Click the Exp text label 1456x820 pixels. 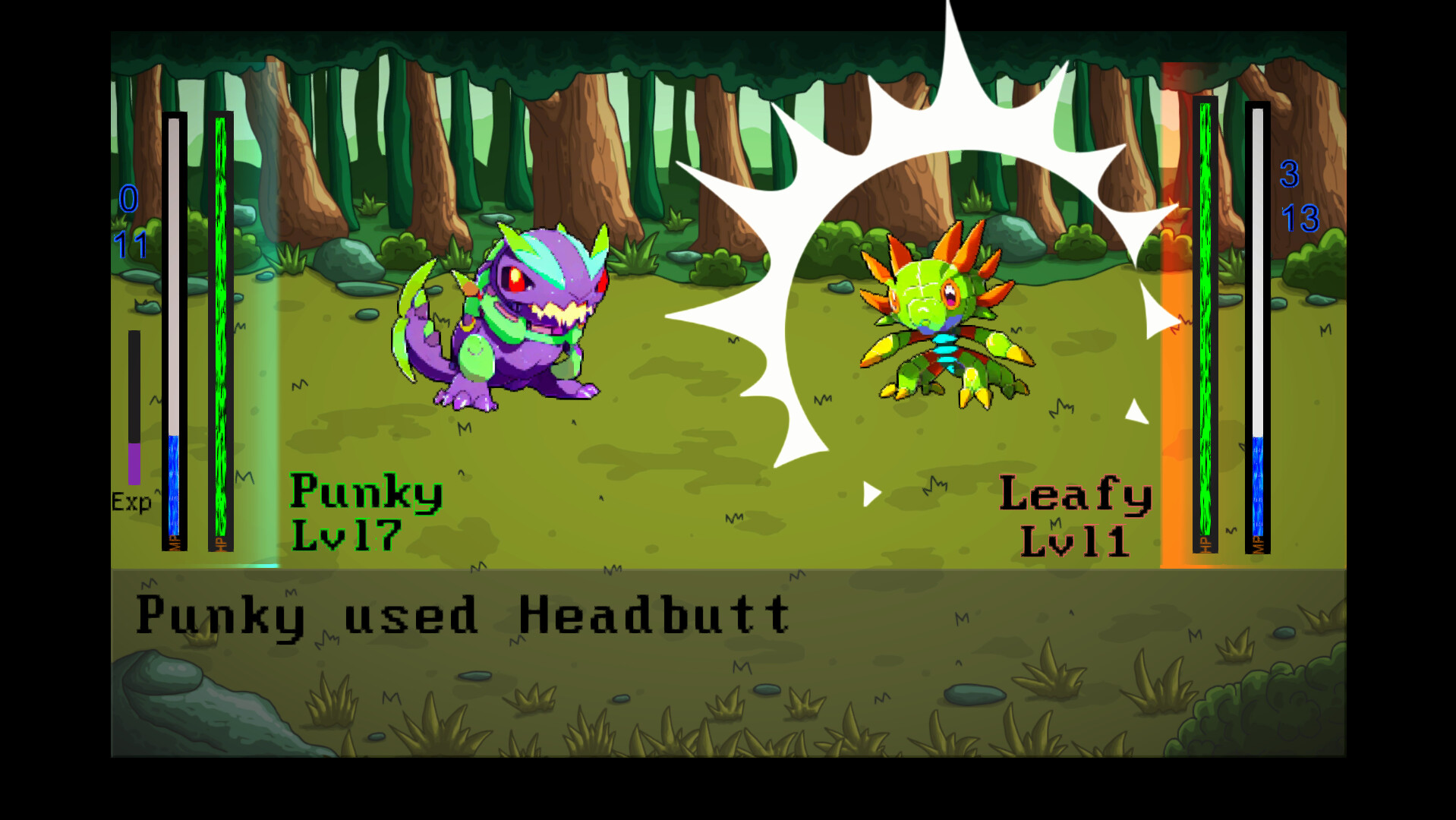[x=131, y=501]
